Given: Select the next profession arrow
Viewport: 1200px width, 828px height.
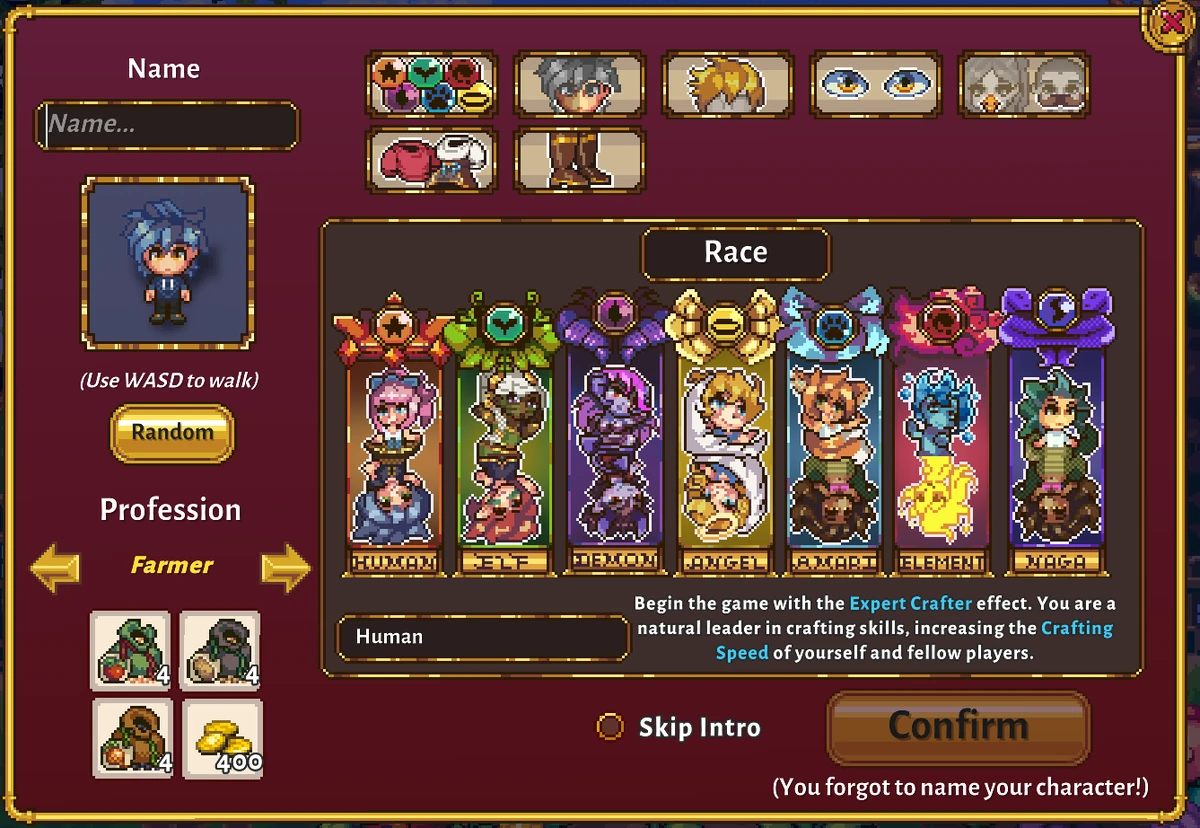Looking at the screenshot, I should [x=286, y=567].
